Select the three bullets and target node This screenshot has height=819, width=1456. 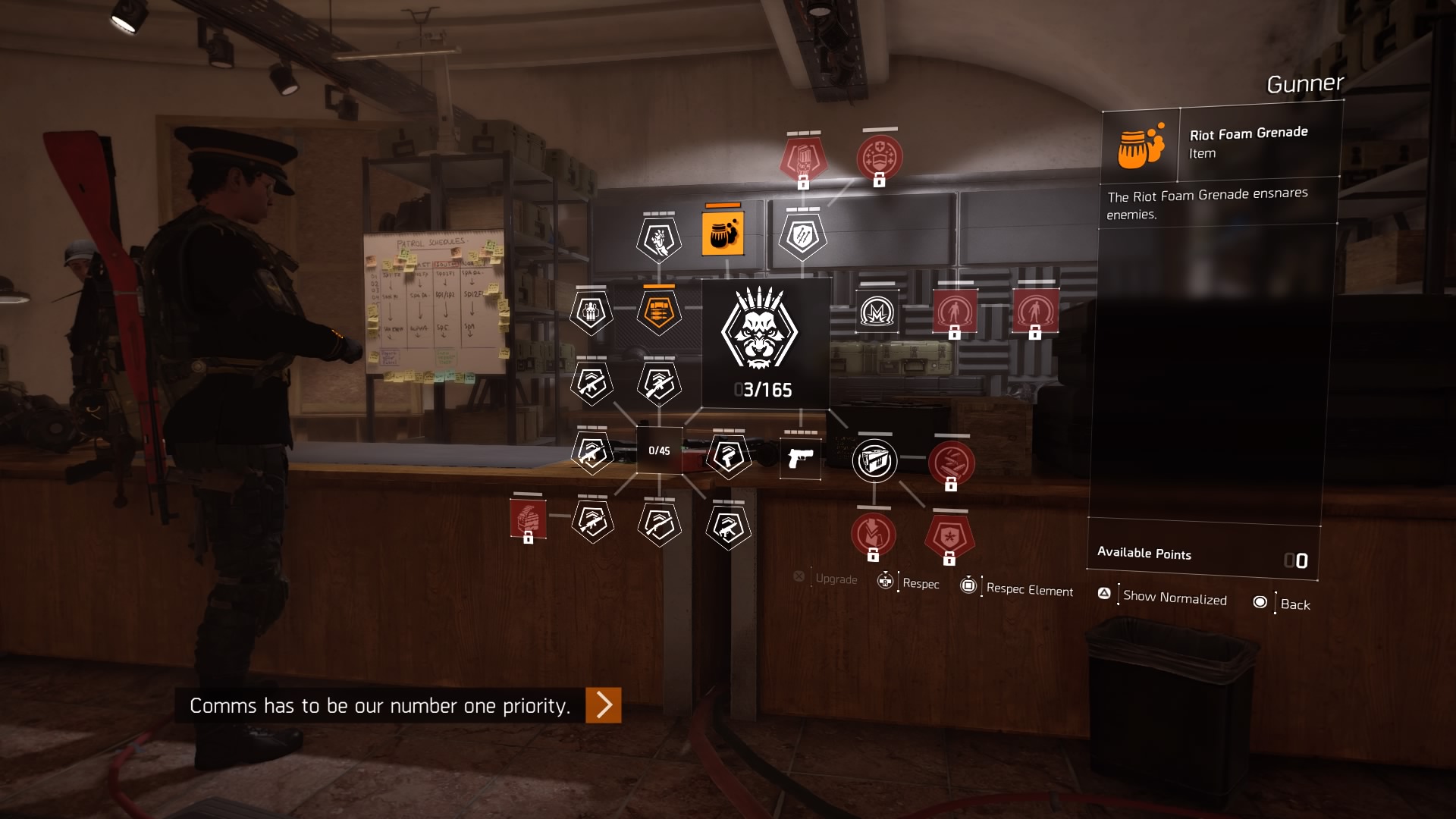pos(591,312)
